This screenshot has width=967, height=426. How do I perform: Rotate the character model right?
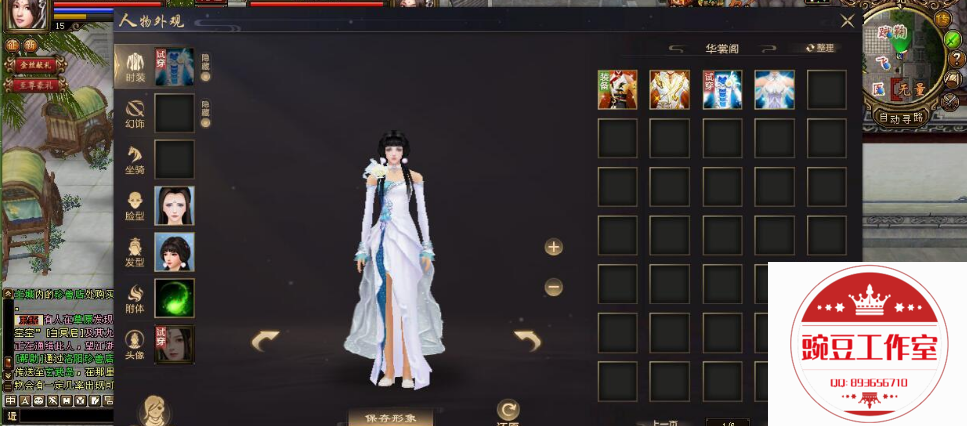527,341
